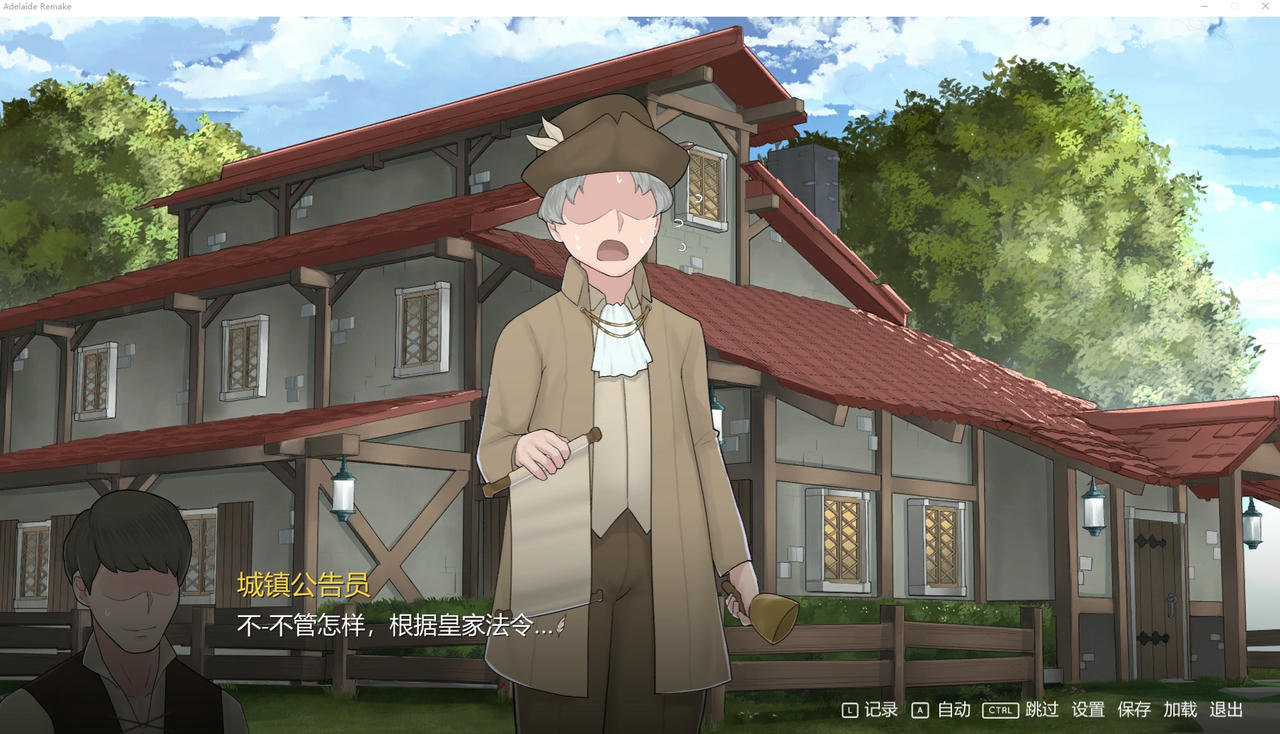This screenshot has width=1280, height=734.
Task: Enable 自动 auto-read mode
Action: tap(953, 710)
